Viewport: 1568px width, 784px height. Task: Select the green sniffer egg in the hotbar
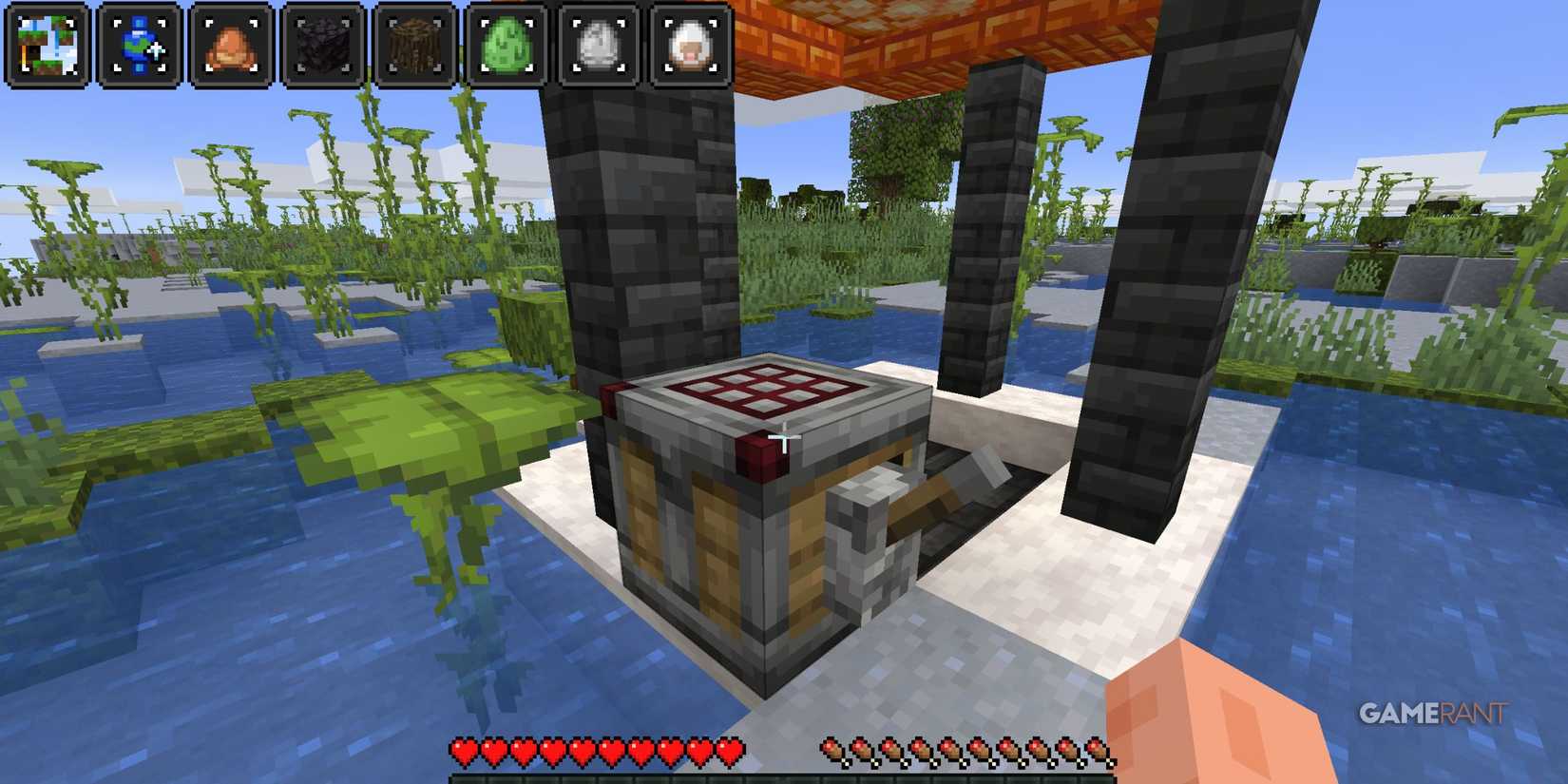click(507, 42)
